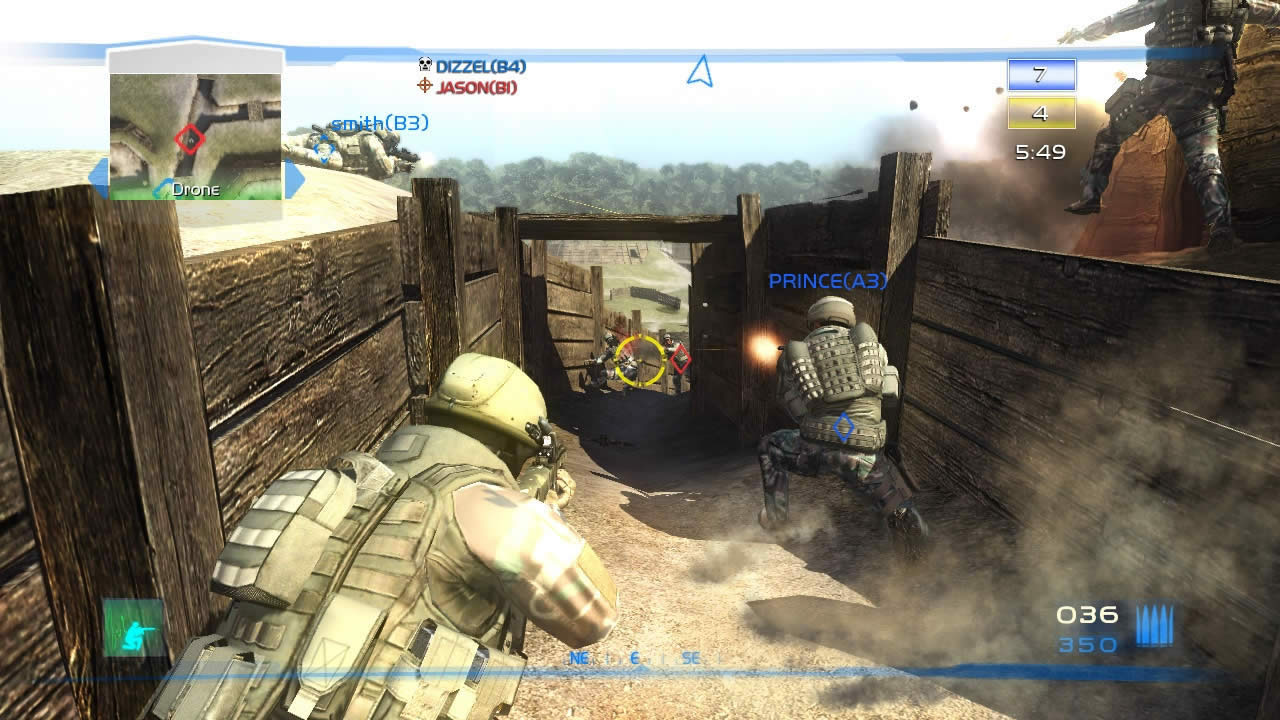Click the blue waypoint arrow at top center
Image resolution: width=1280 pixels, height=720 pixels.
pos(698,68)
